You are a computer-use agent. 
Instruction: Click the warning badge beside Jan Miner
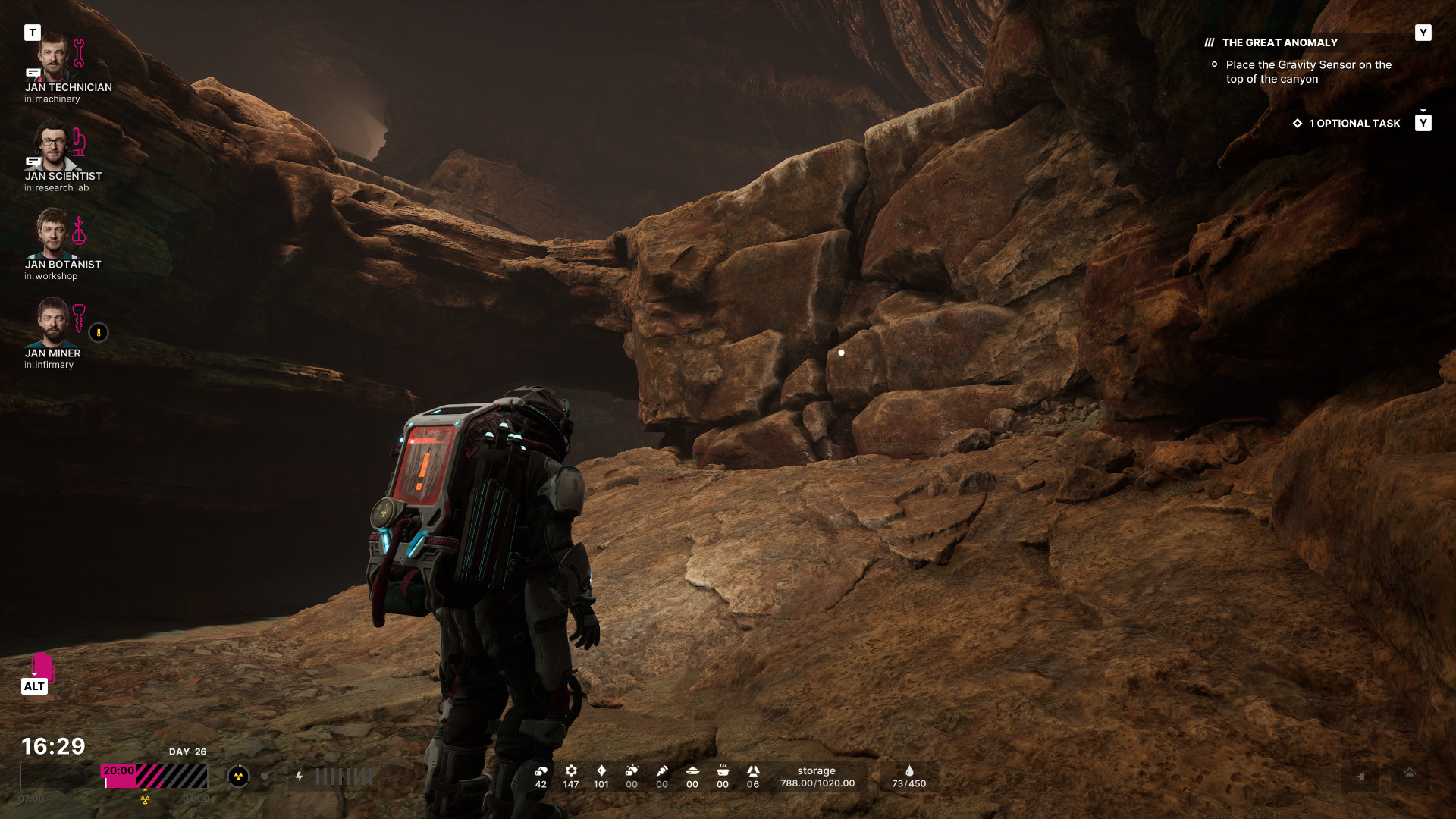(x=99, y=332)
